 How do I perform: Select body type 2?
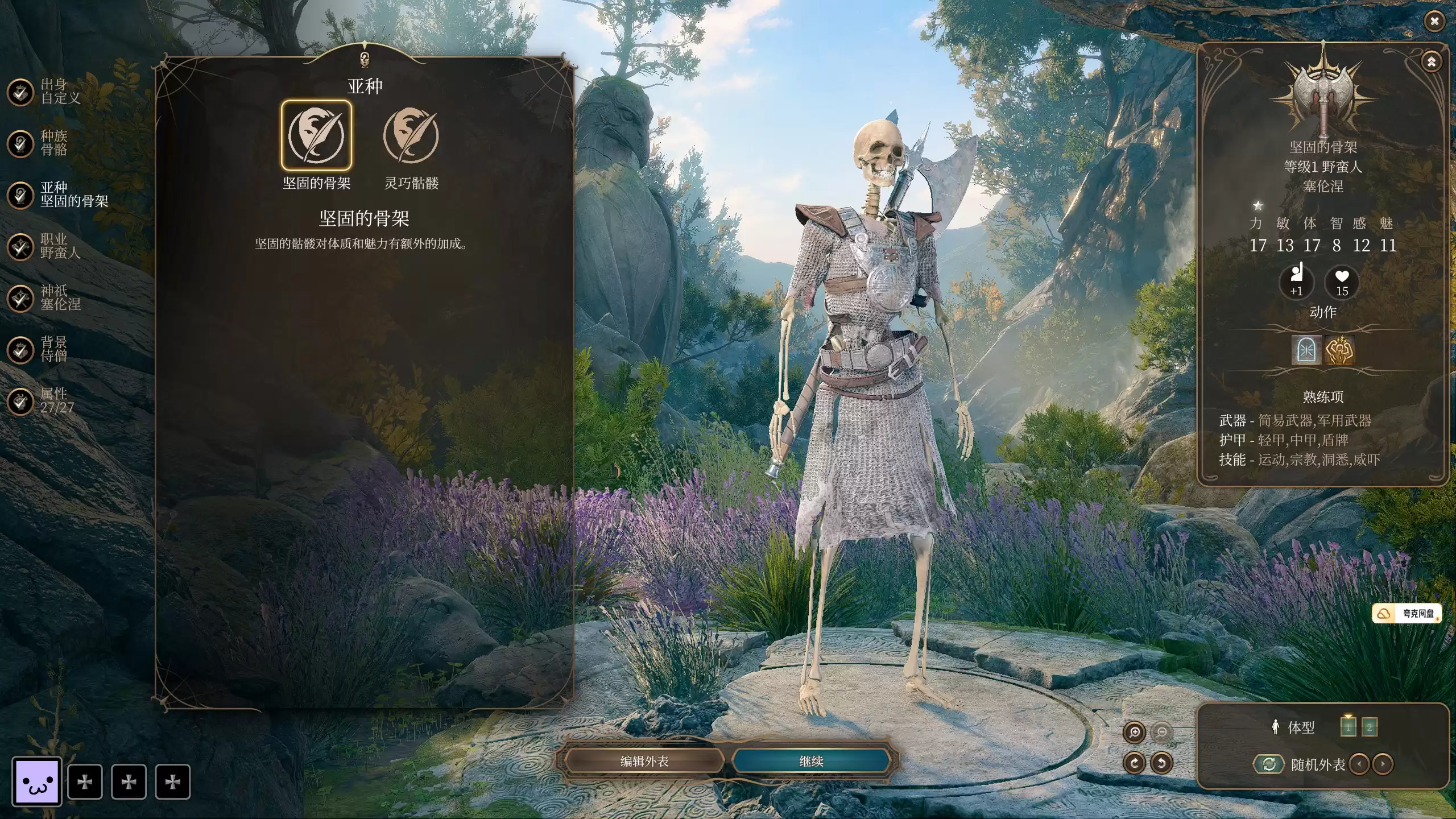[x=1370, y=727]
